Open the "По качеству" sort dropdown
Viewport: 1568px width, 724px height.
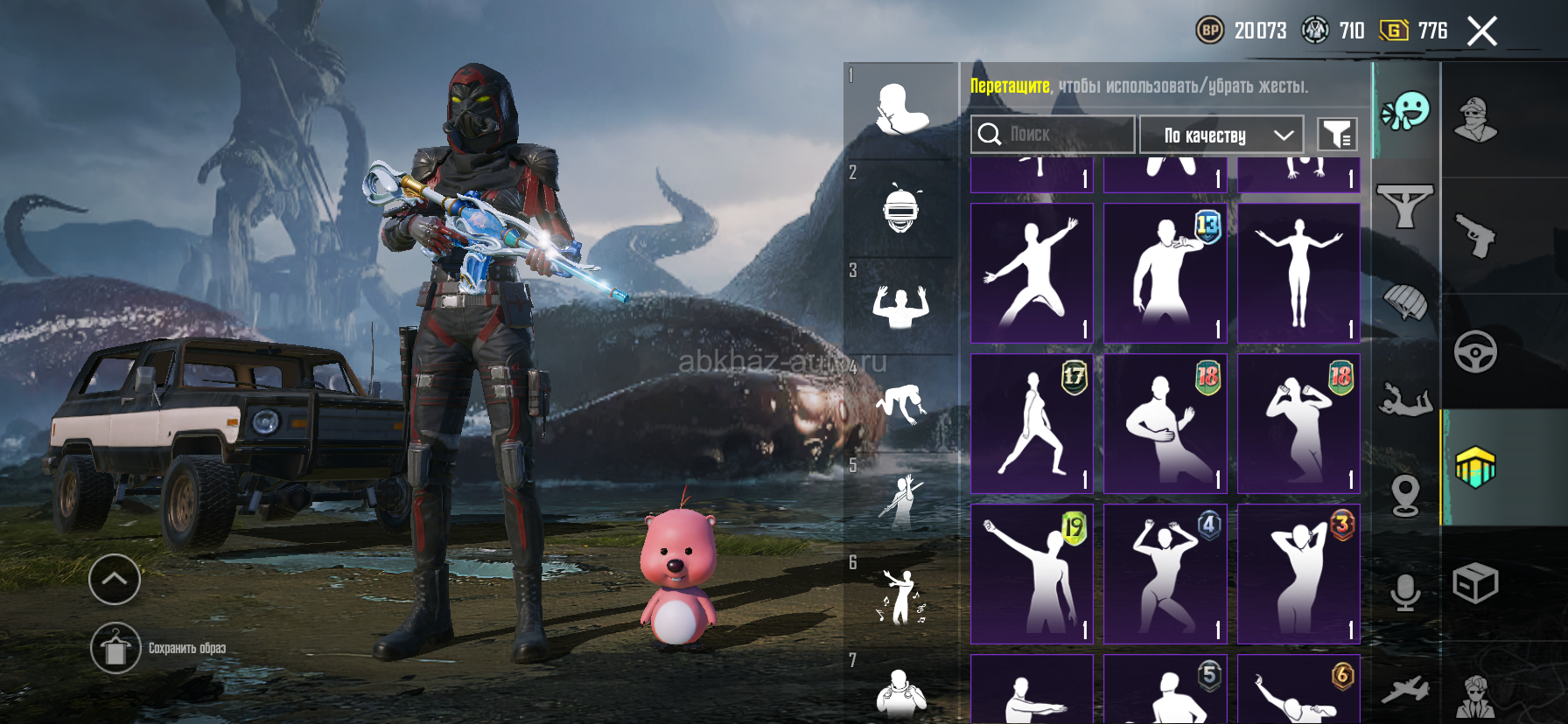tap(1221, 135)
